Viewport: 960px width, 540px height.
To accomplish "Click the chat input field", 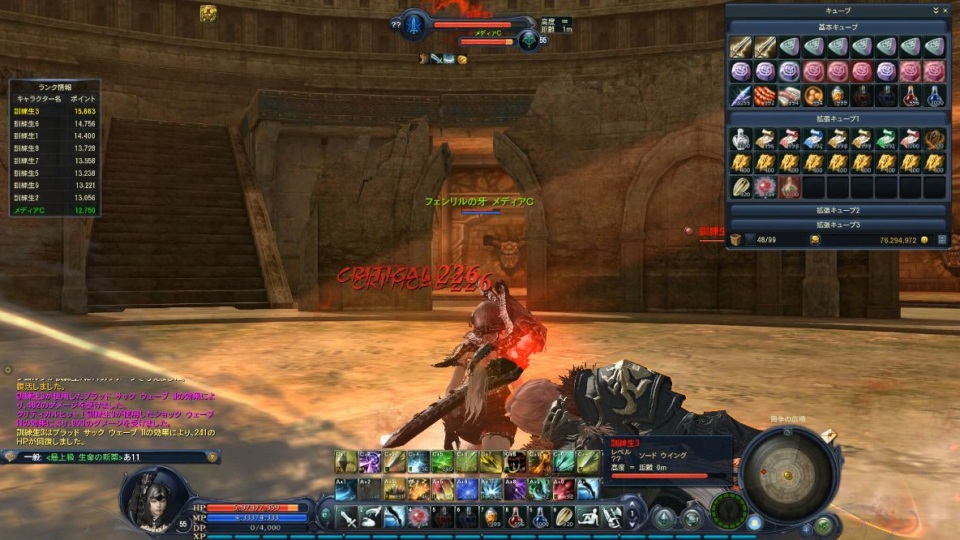I will (110, 457).
